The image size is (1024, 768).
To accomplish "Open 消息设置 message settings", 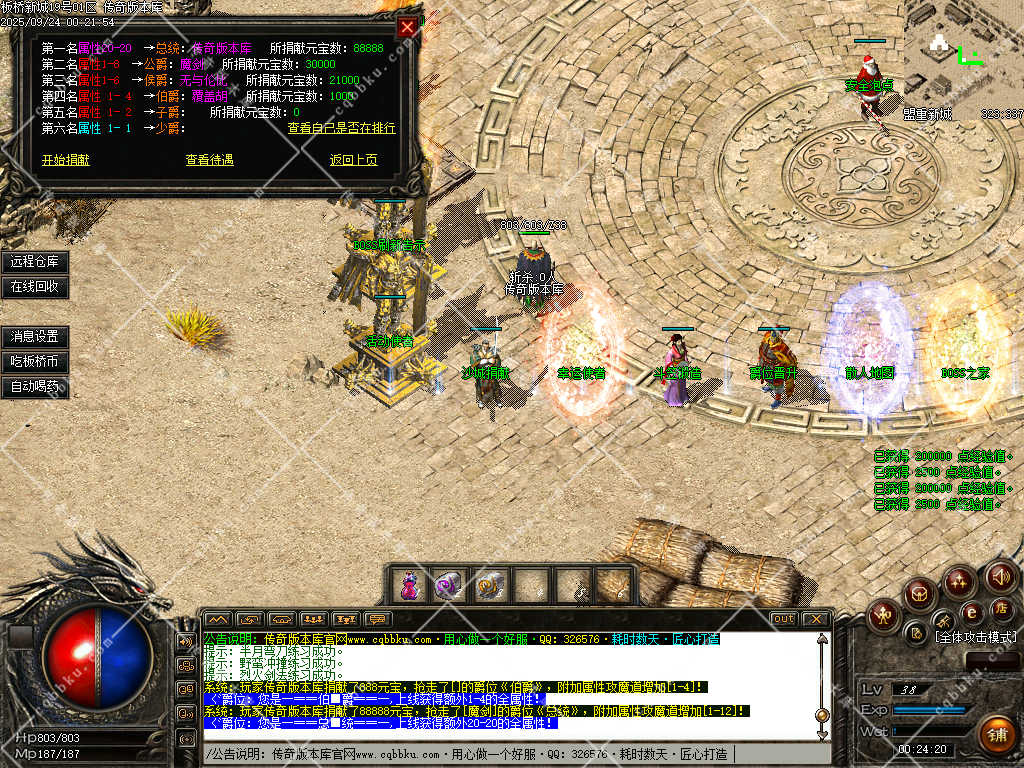I will click(35, 337).
